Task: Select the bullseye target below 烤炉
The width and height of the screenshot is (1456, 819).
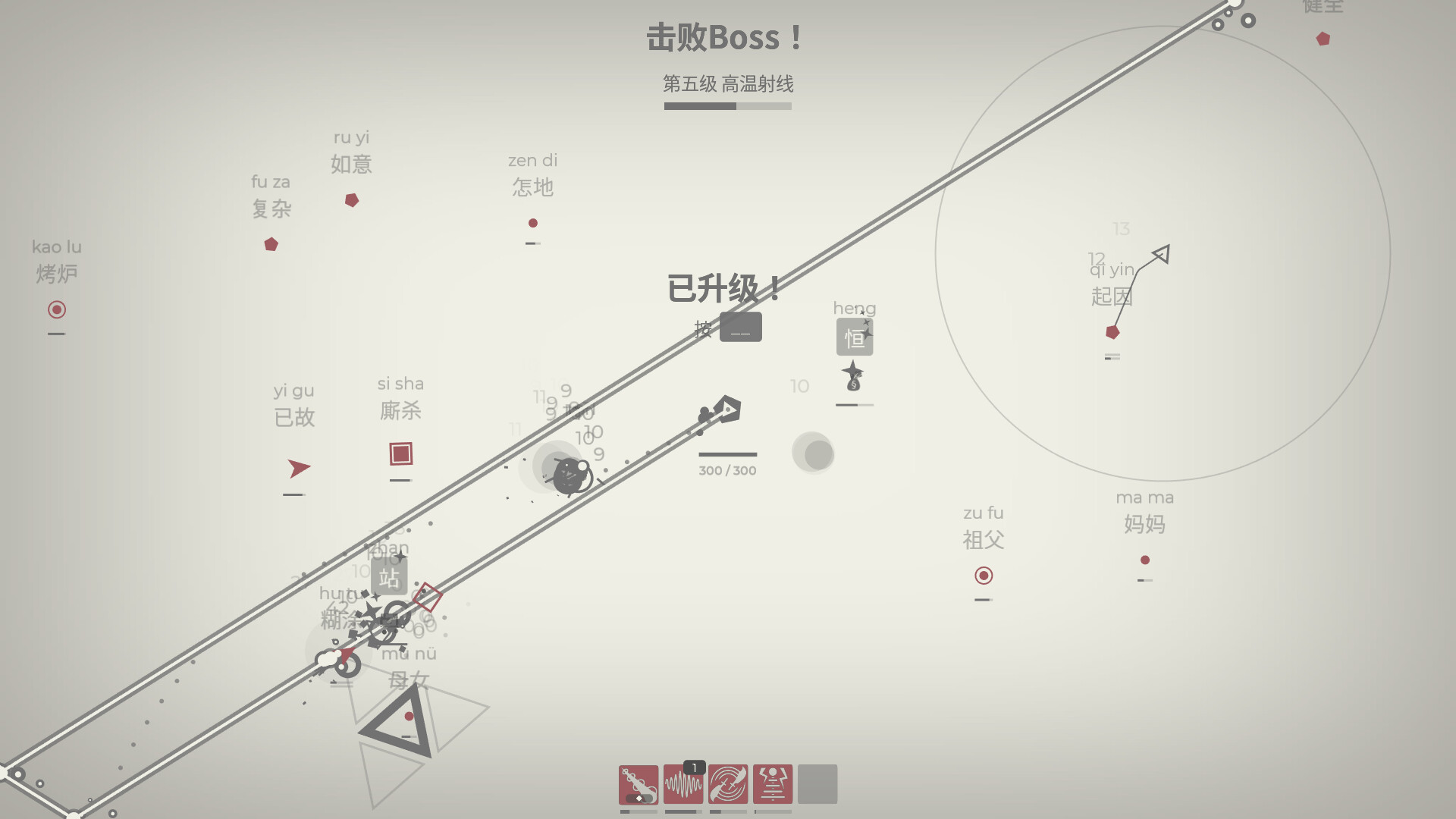Action: click(x=57, y=310)
